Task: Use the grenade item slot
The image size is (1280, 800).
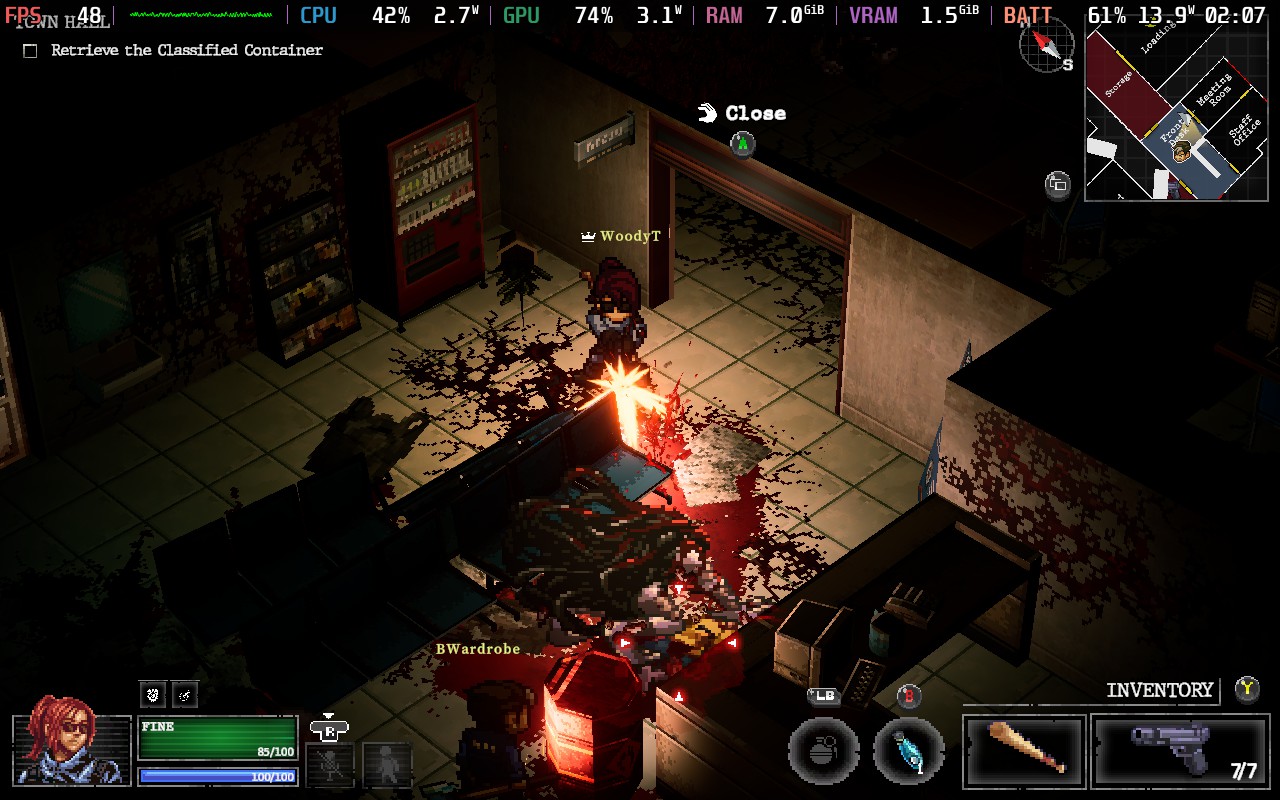Action: tap(823, 751)
